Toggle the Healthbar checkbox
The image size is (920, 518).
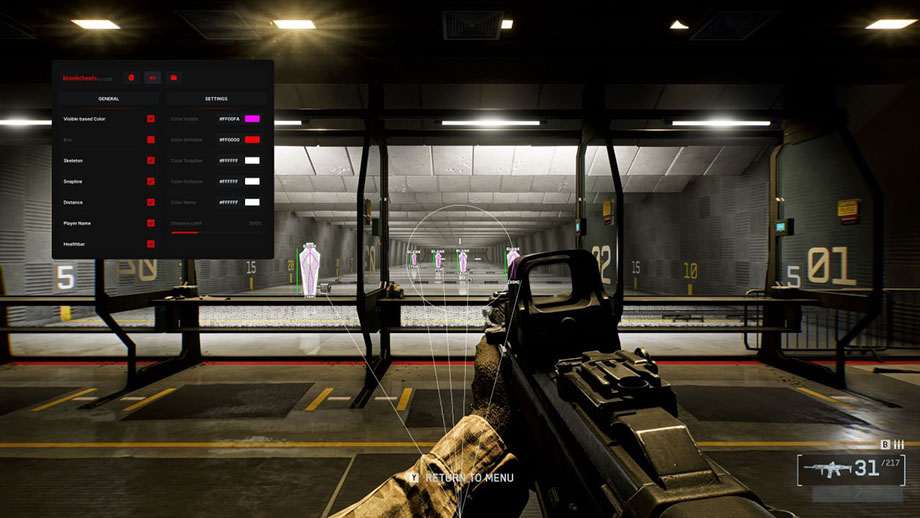click(151, 244)
